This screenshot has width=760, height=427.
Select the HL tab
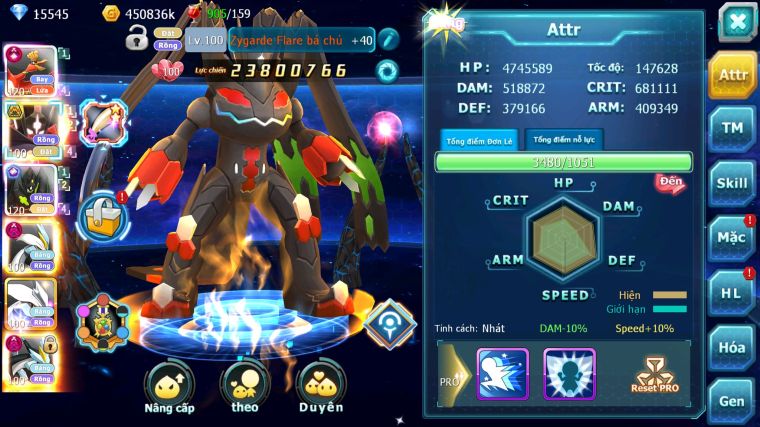(733, 292)
